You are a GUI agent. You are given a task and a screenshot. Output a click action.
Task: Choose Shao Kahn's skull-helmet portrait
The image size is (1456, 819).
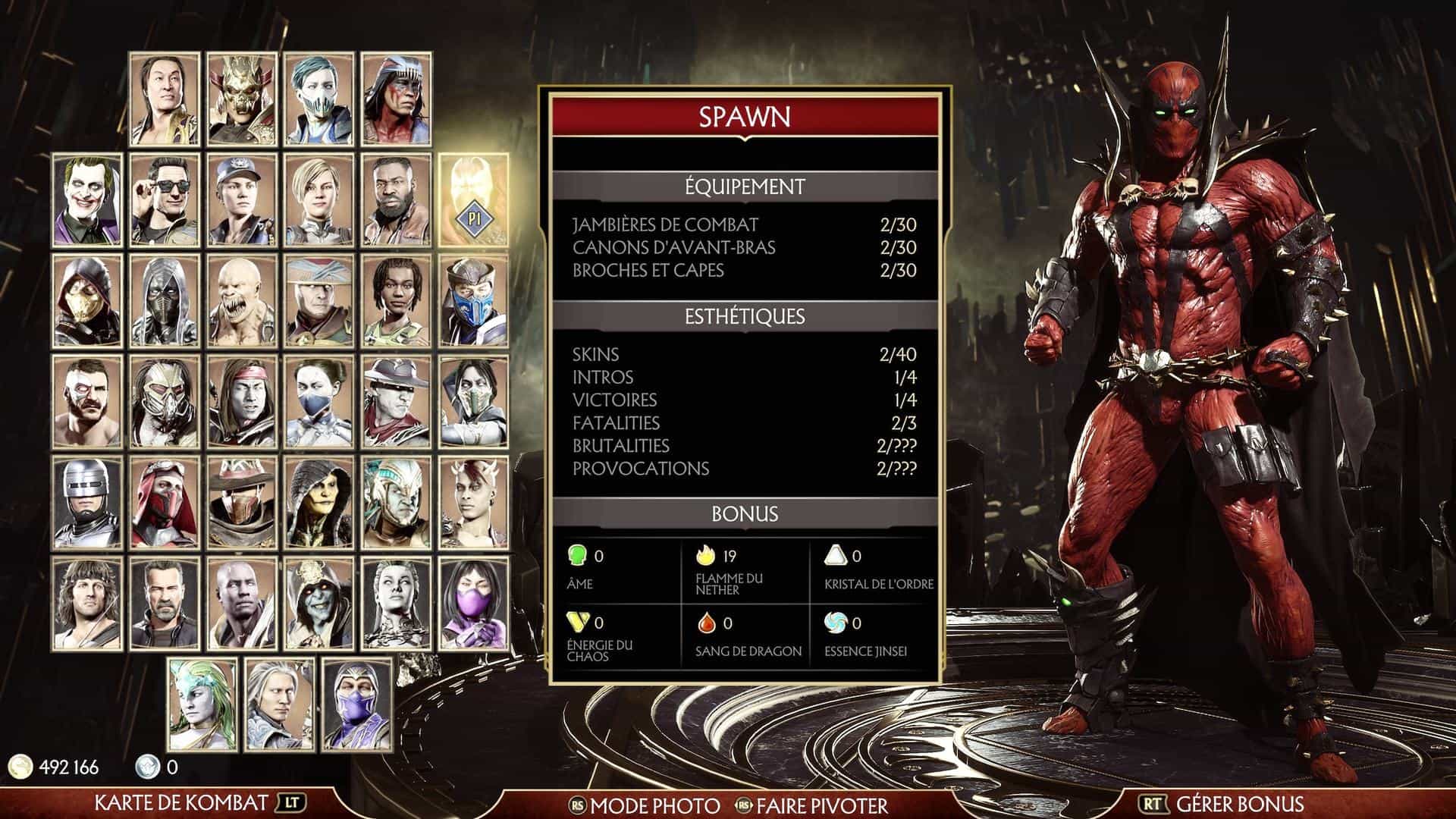tap(242, 99)
